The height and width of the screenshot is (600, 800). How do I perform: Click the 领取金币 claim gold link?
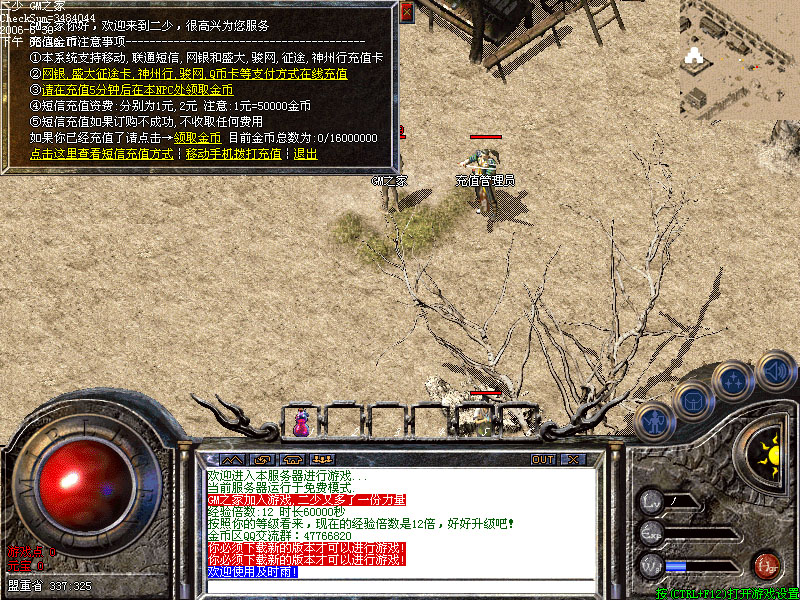click(197, 138)
